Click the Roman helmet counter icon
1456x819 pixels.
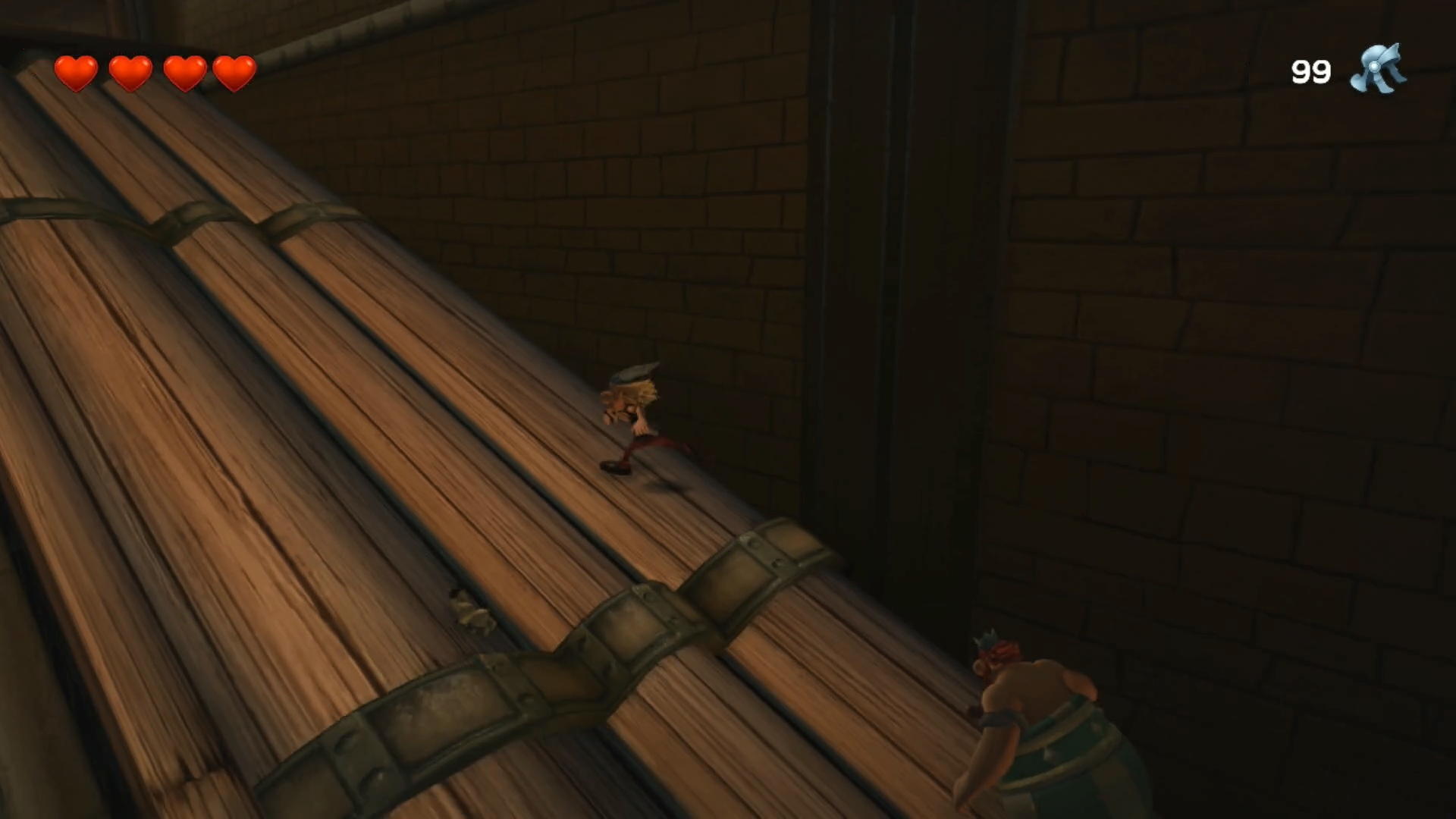click(x=1378, y=70)
